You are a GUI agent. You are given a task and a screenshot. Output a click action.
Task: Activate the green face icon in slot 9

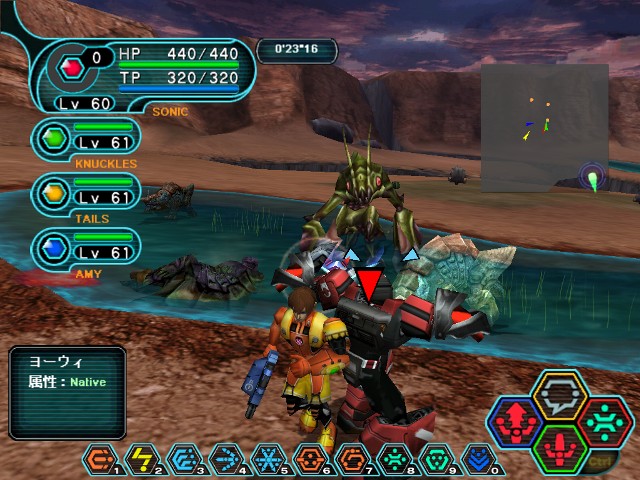tap(437, 459)
